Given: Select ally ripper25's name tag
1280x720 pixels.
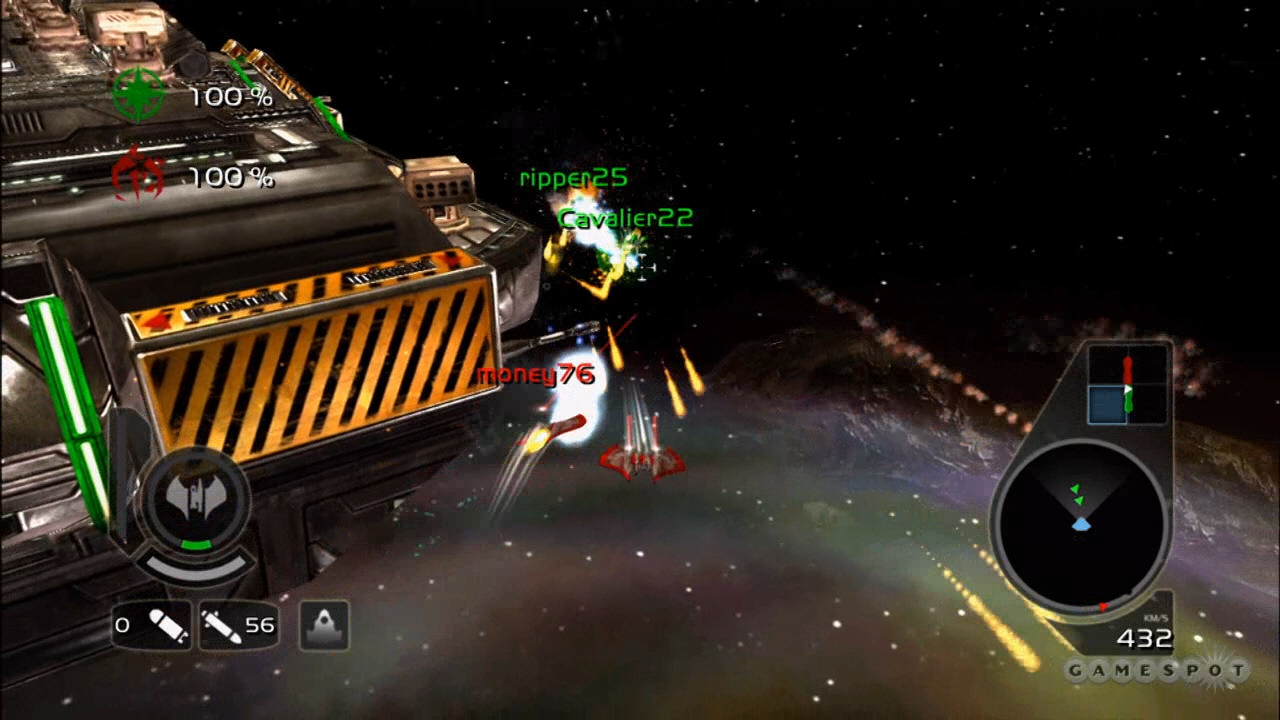Looking at the screenshot, I should 573,178.
